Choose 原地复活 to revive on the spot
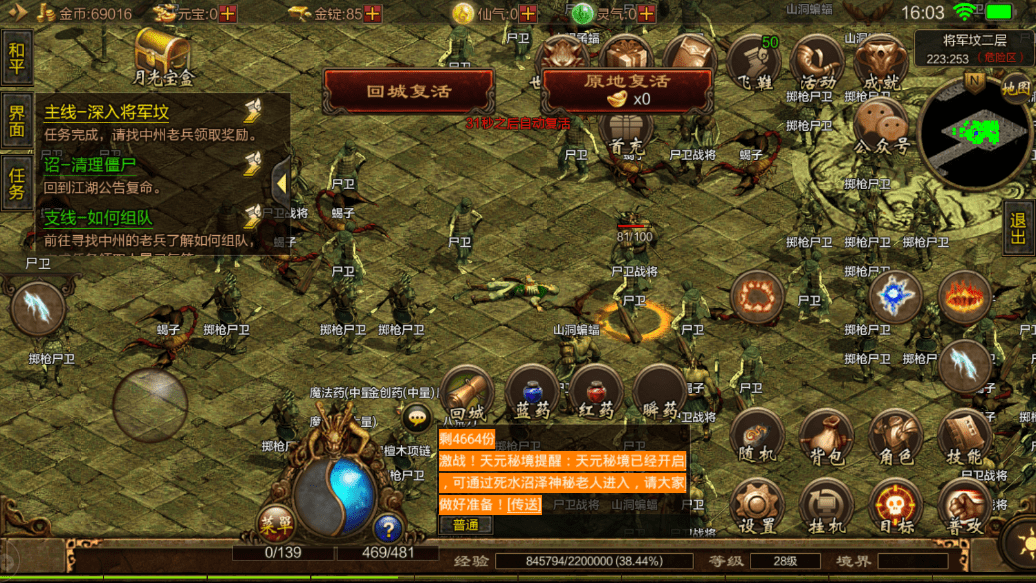1036x583 pixels. 626,89
